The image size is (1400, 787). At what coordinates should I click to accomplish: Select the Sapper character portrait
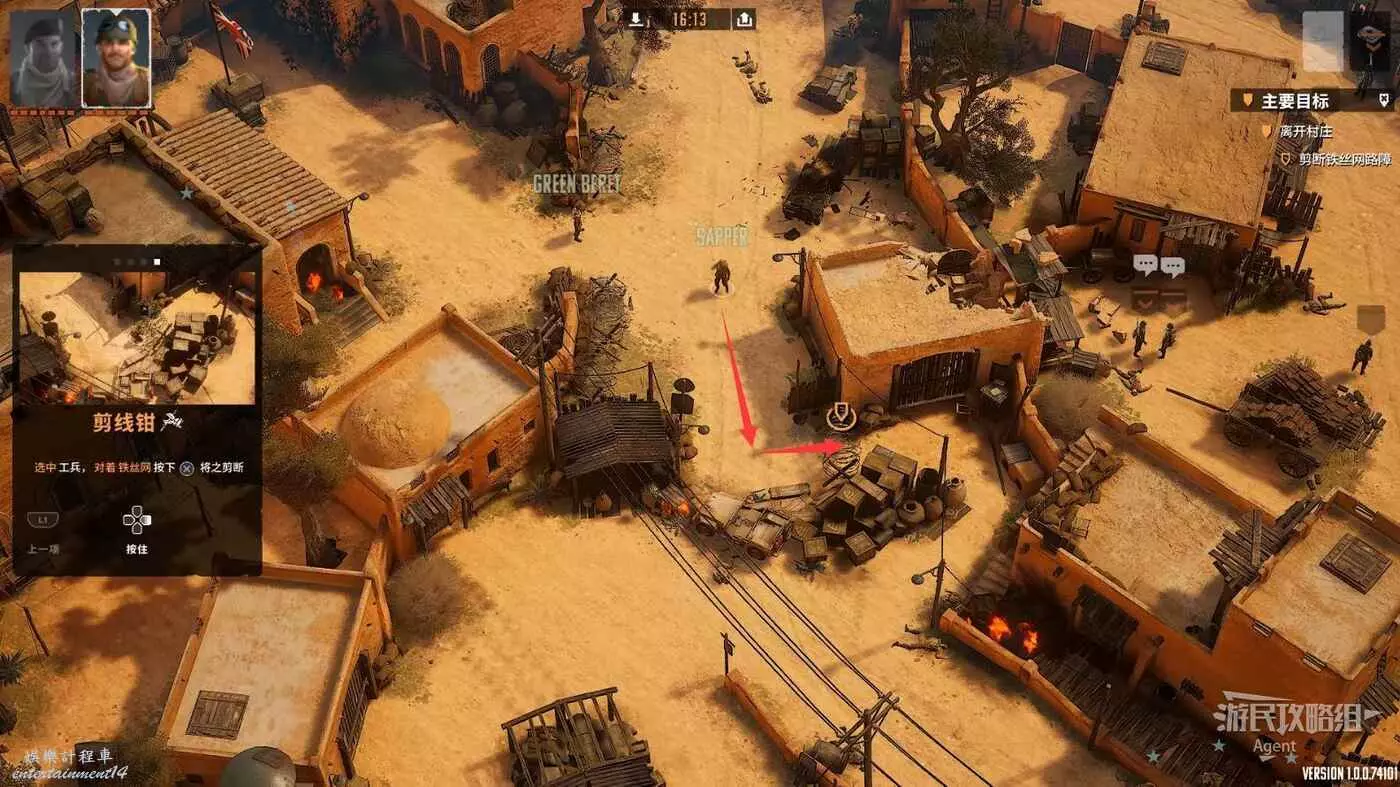point(116,58)
